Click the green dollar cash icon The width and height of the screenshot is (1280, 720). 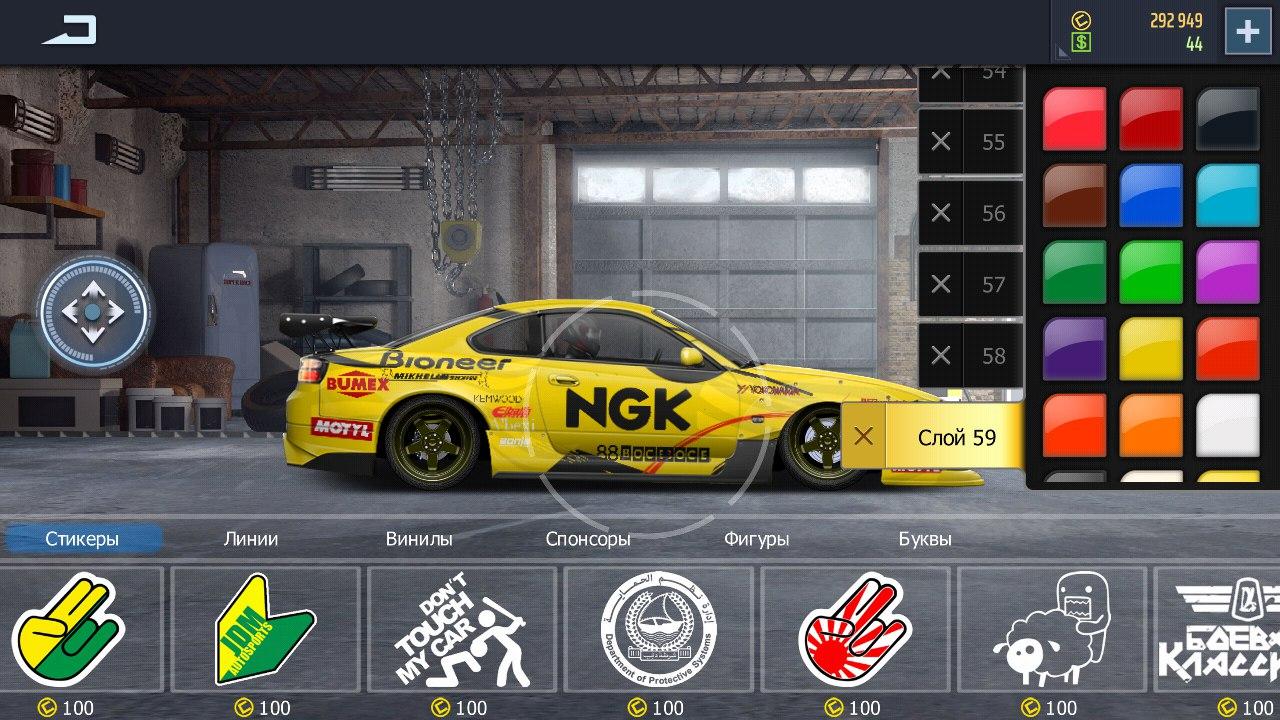click(1079, 41)
